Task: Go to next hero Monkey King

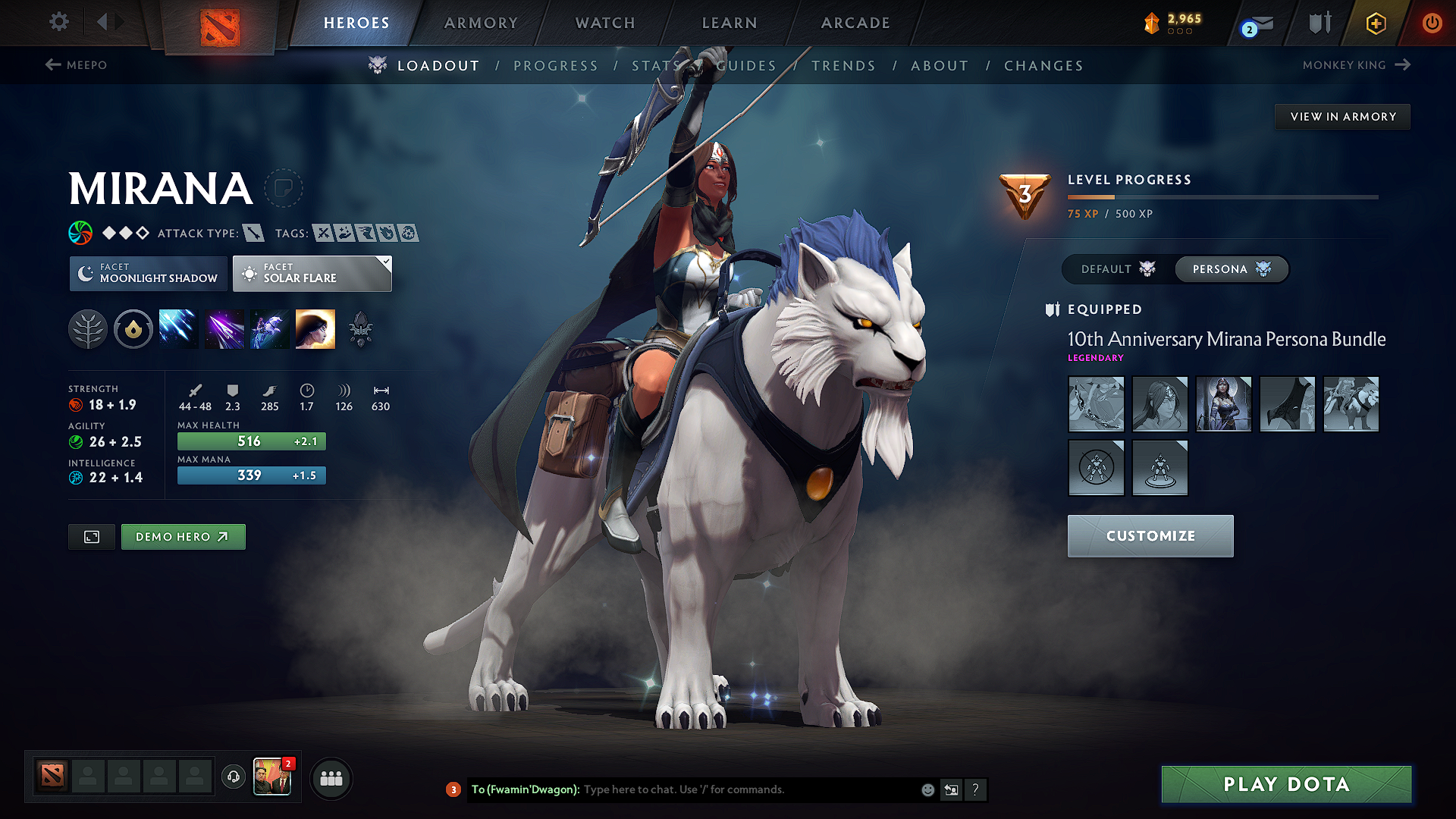Action: tap(1357, 65)
